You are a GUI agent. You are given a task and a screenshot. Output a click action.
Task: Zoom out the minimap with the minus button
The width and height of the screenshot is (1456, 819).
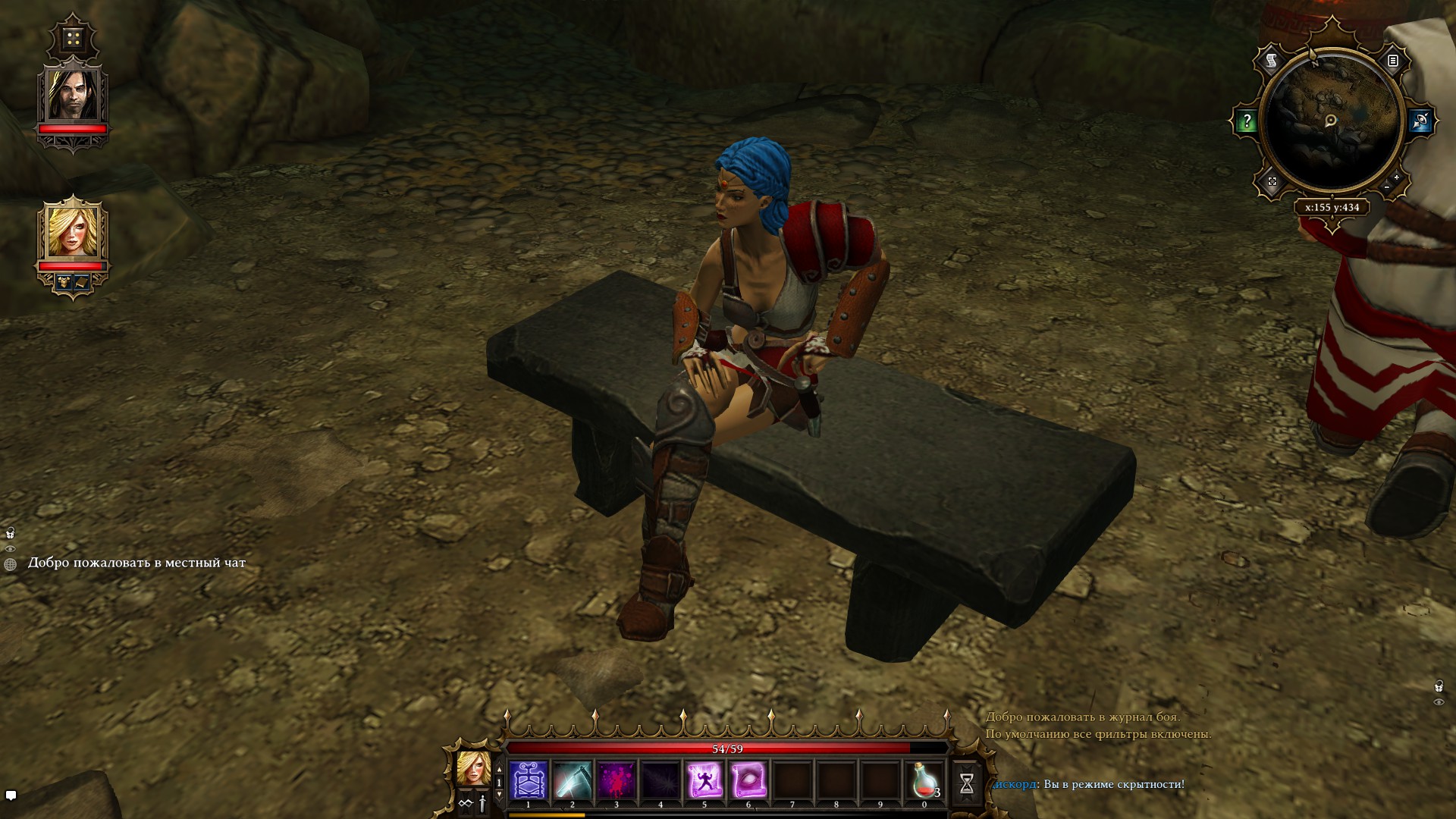(1386, 188)
